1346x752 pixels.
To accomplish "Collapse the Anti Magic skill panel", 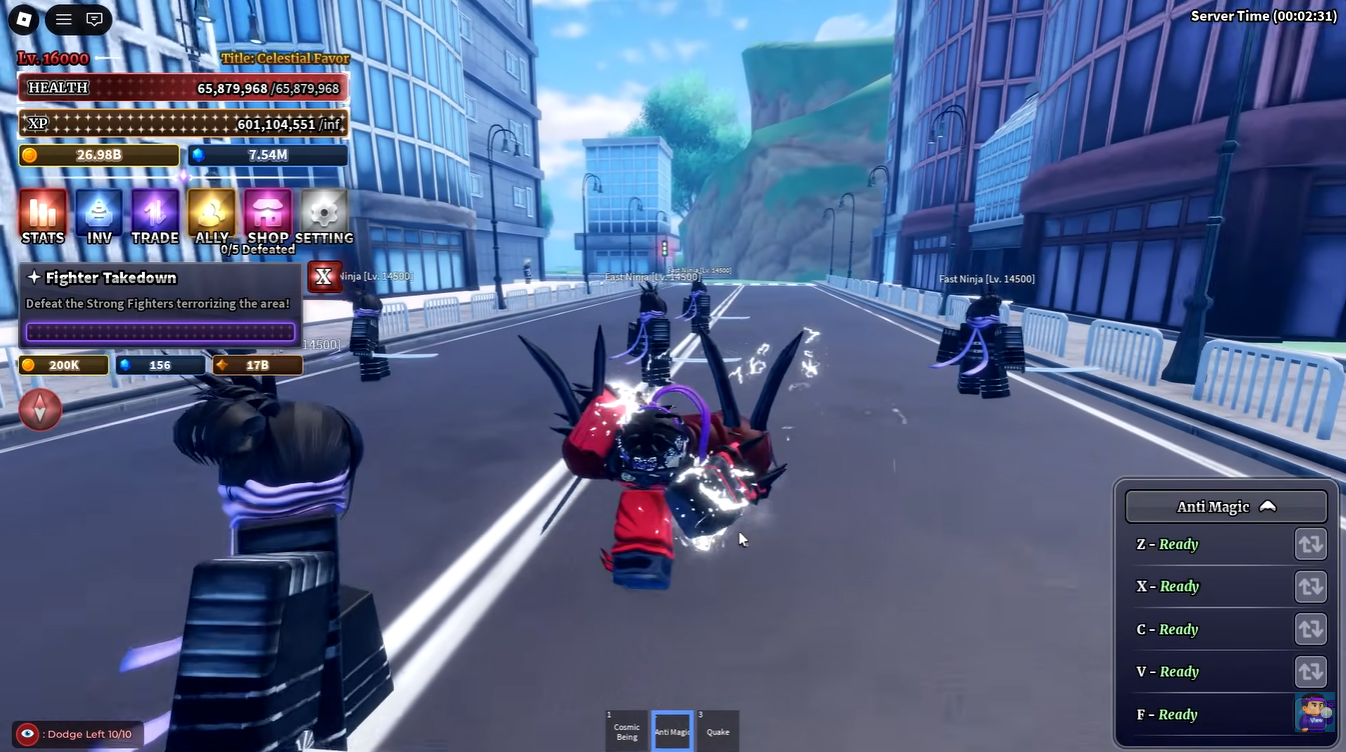I will click(x=1268, y=506).
